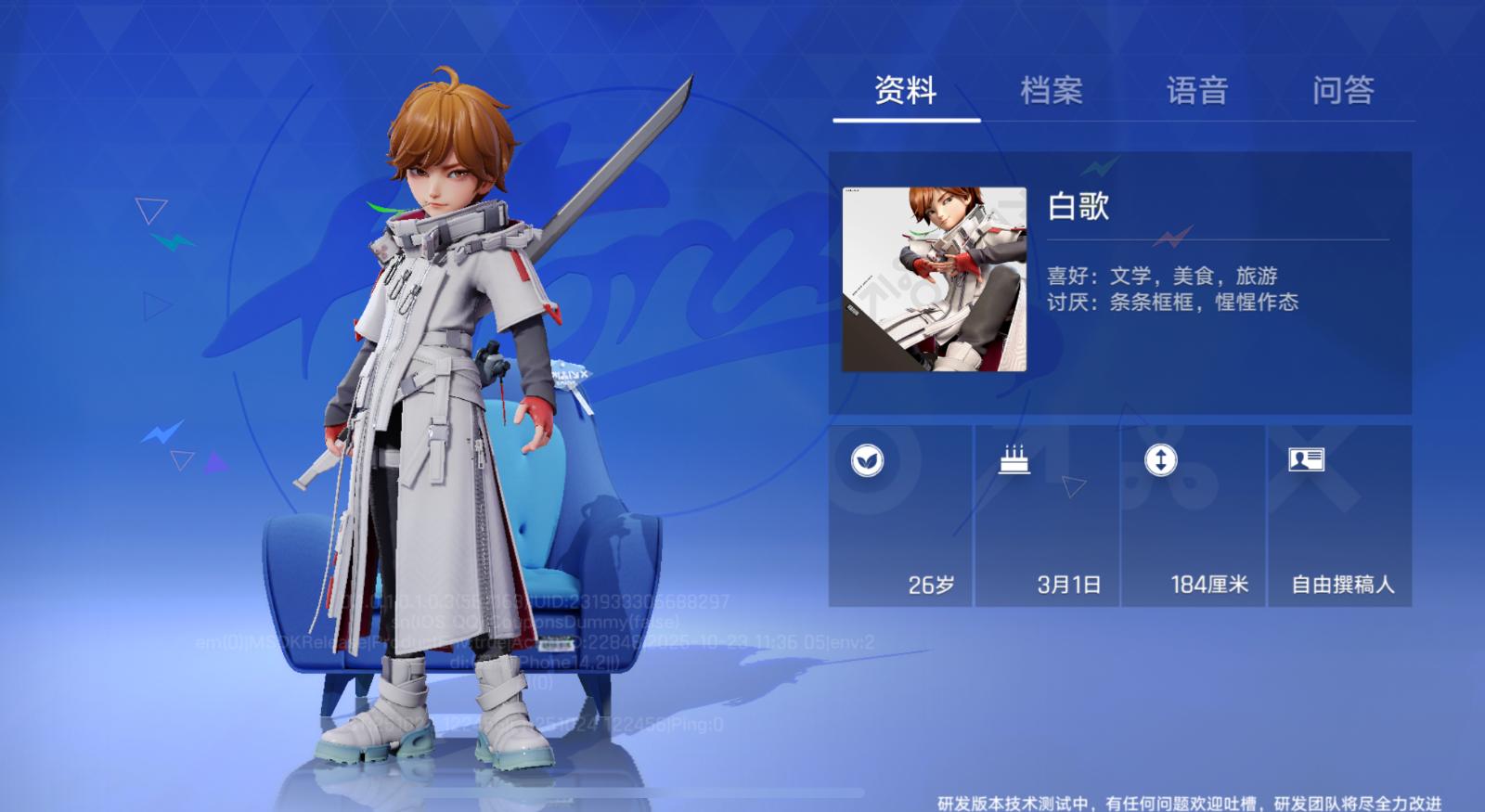Switch to the 资料 tab
The height and width of the screenshot is (812, 1485).
[x=905, y=91]
